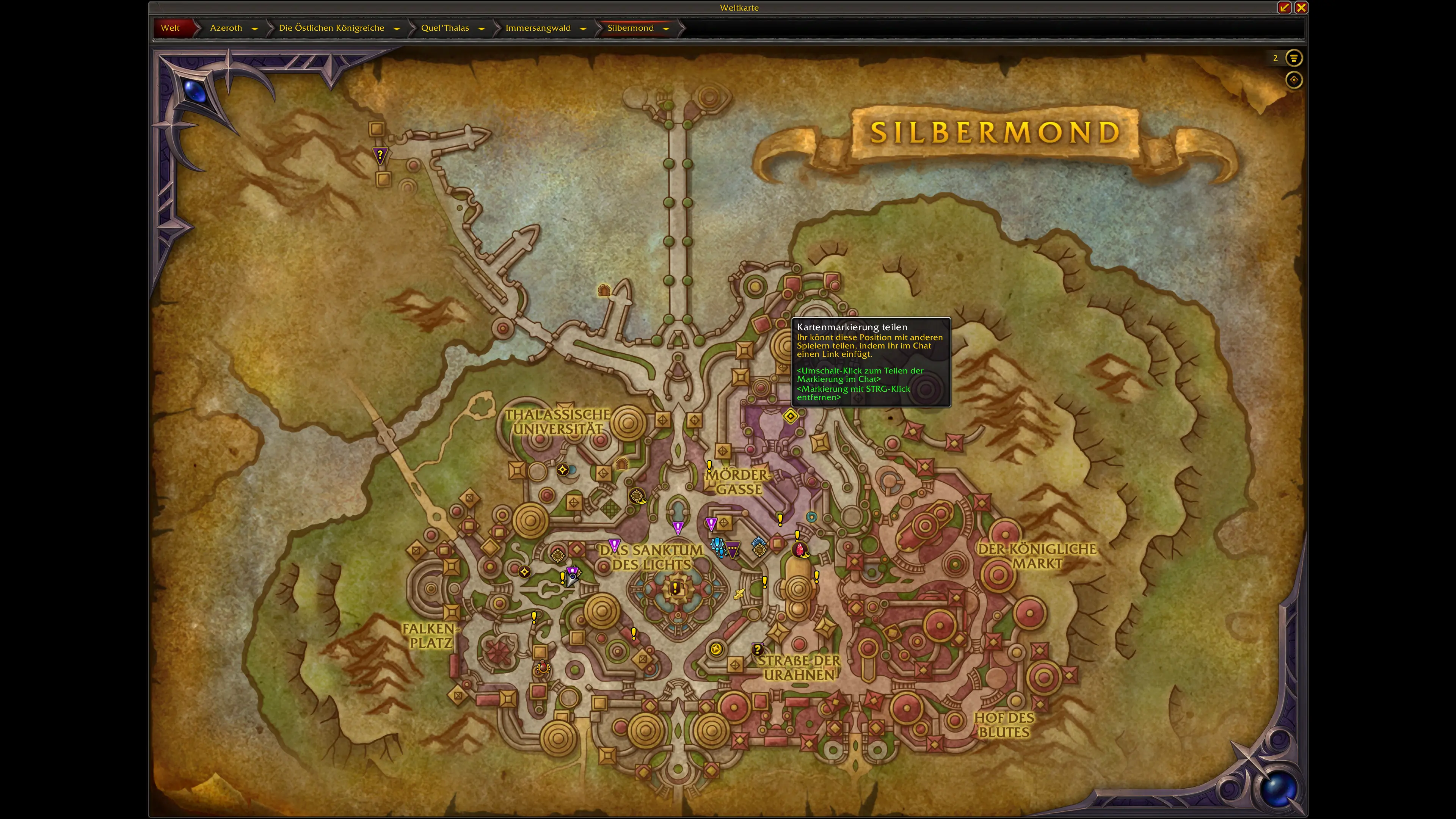1456x819 pixels.
Task: Activate the map pin placement button
Action: pyautogui.click(x=1293, y=80)
